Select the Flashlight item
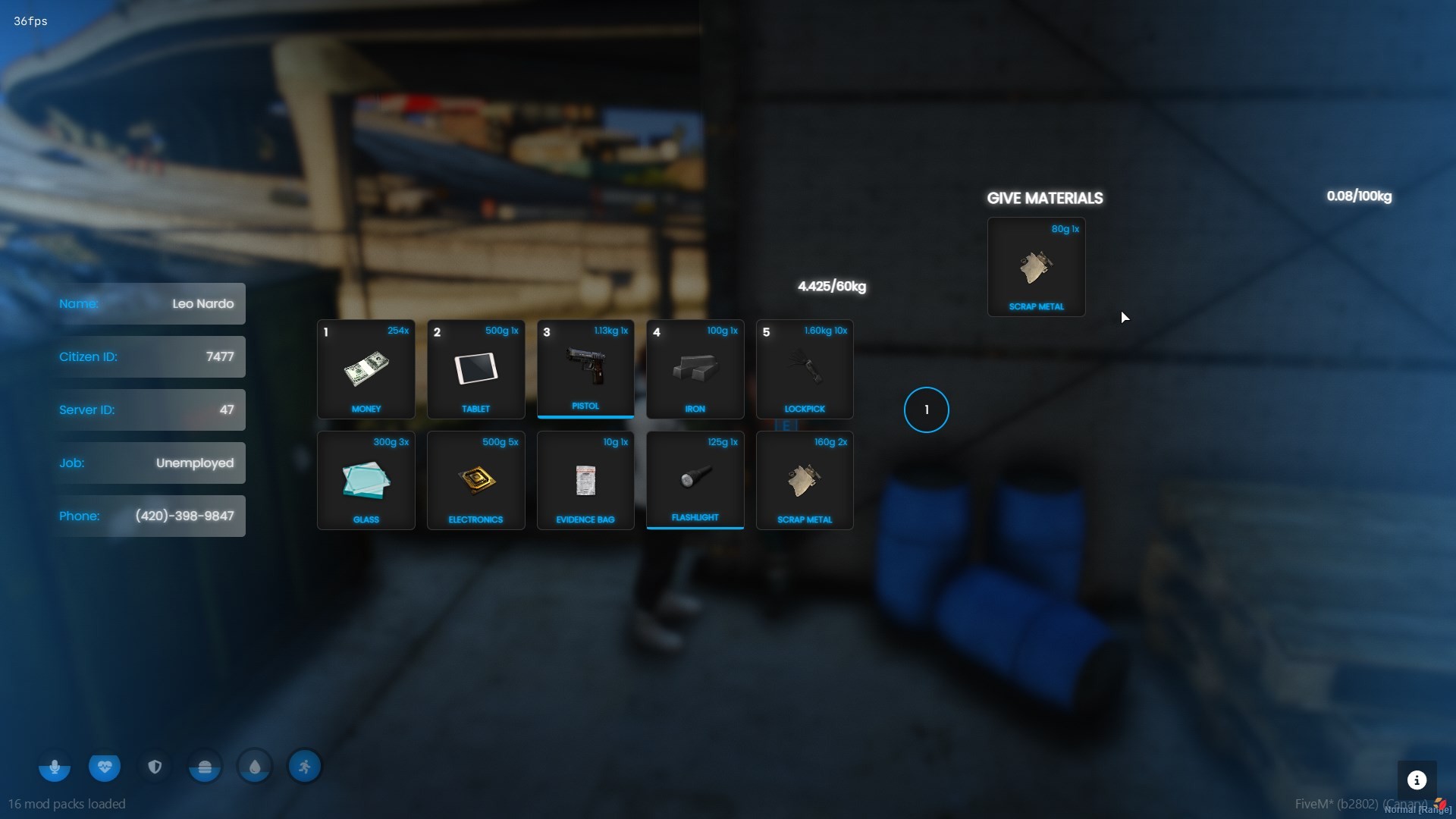This screenshot has width=1456, height=819. pos(695,481)
